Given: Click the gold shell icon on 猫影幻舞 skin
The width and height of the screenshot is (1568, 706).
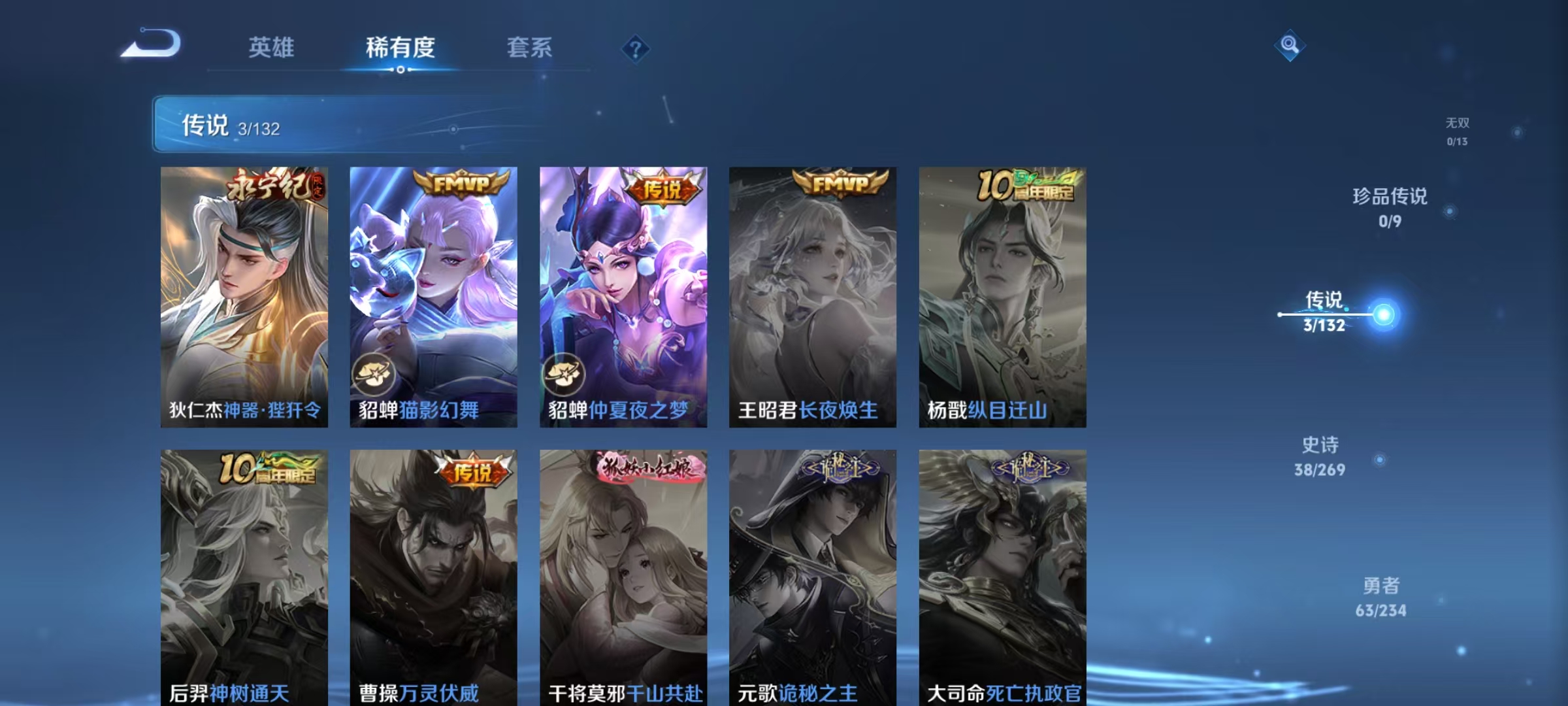Looking at the screenshot, I should click(x=373, y=374).
